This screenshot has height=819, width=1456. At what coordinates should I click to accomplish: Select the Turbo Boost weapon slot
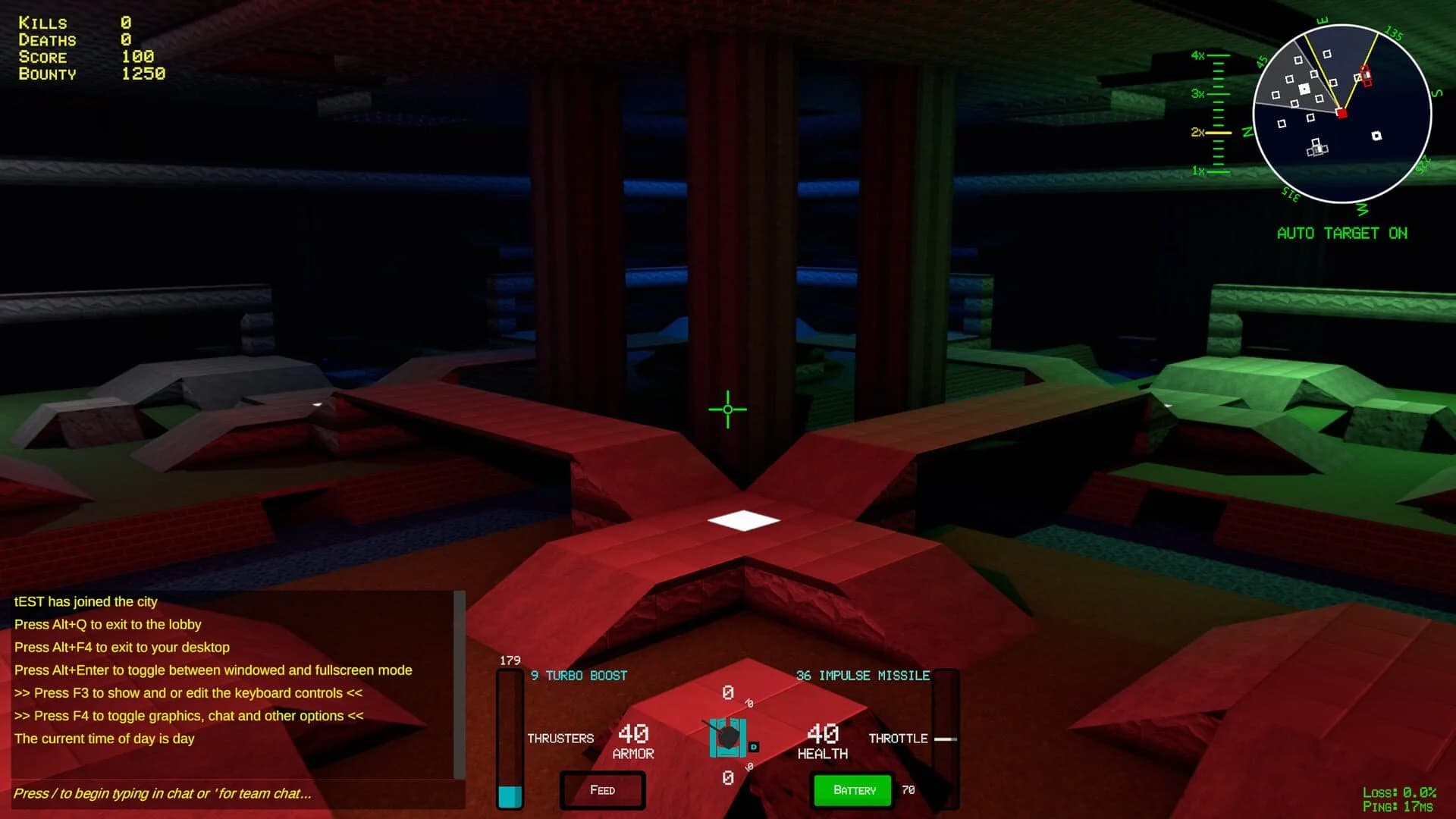[579, 675]
